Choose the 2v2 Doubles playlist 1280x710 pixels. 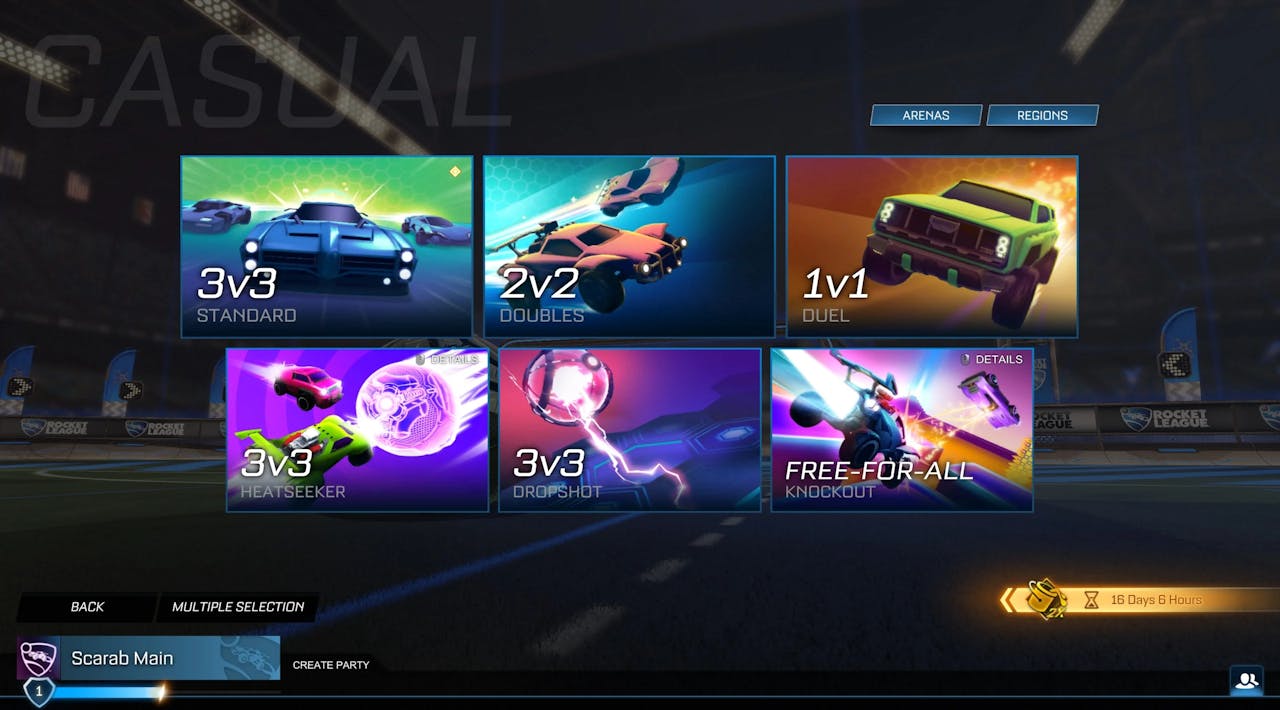pos(629,246)
